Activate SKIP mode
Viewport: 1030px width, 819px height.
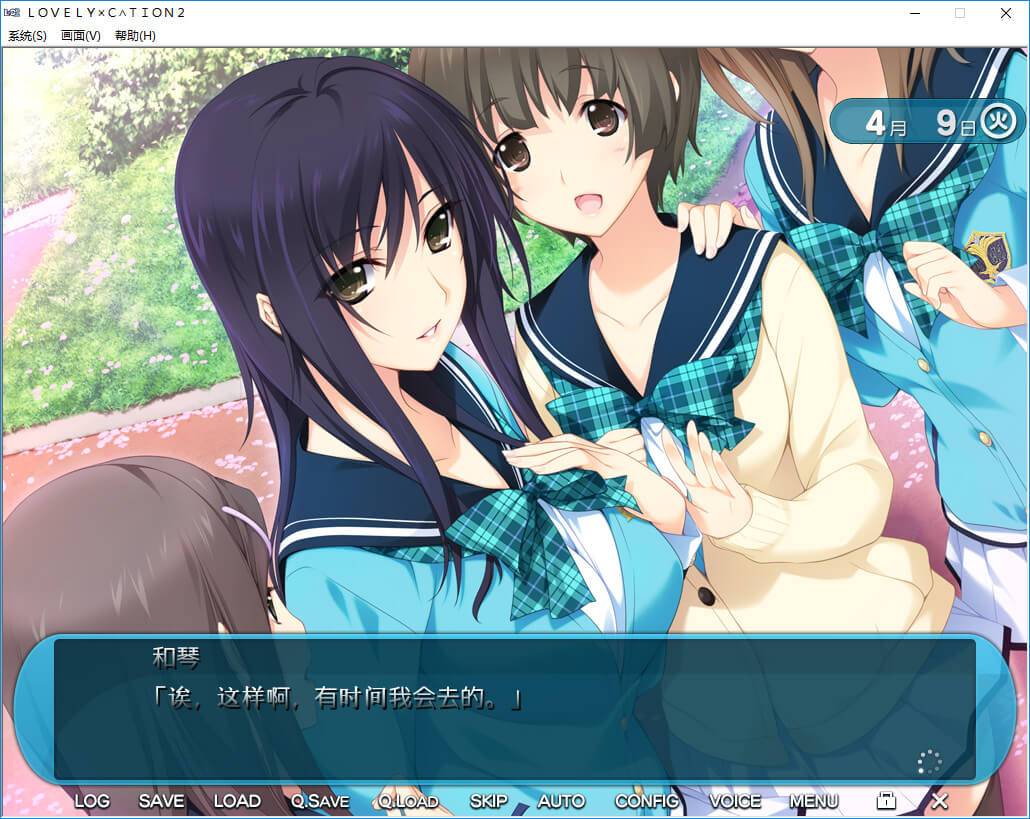(489, 801)
